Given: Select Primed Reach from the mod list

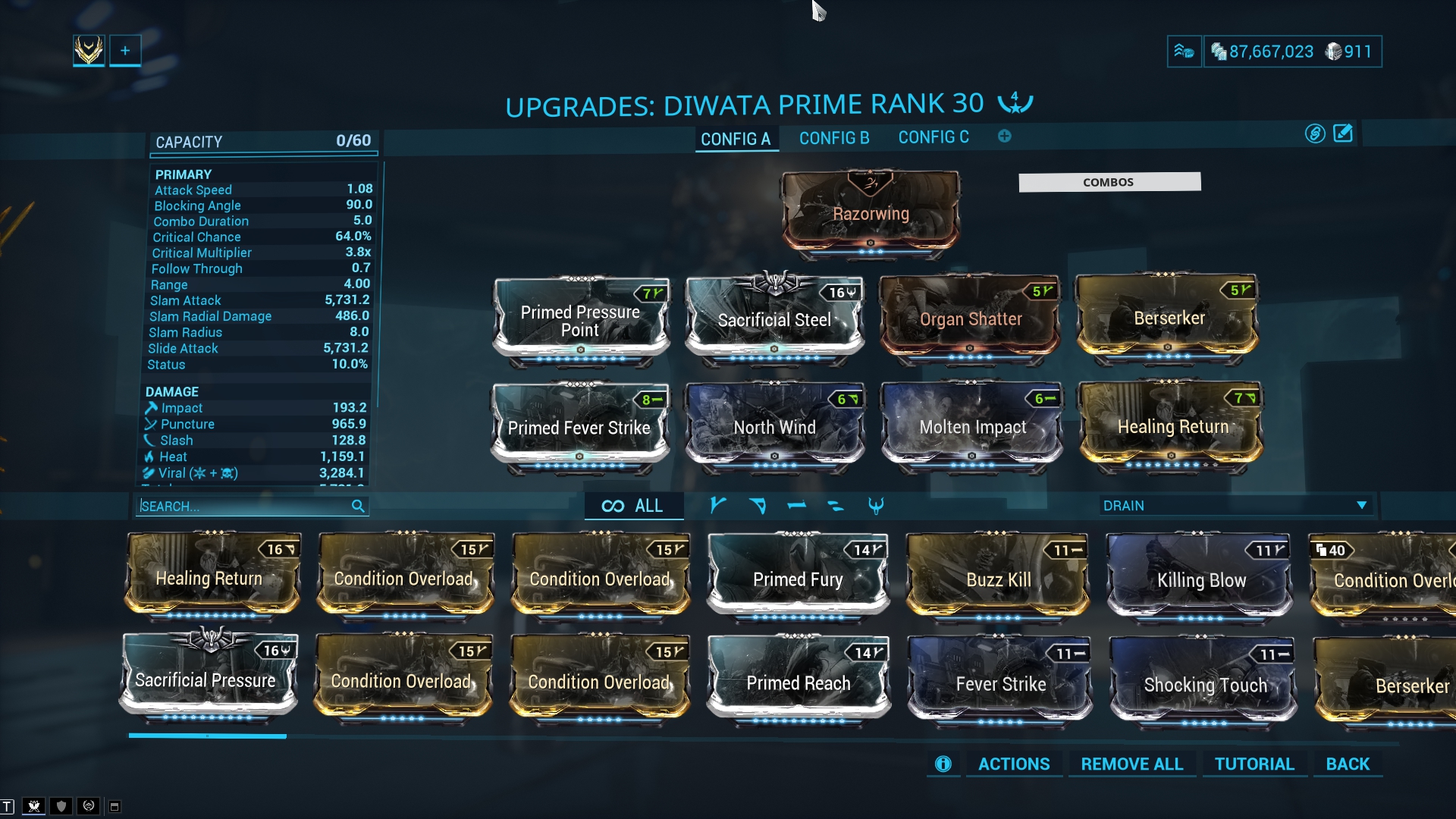Looking at the screenshot, I should coord(798,682).
